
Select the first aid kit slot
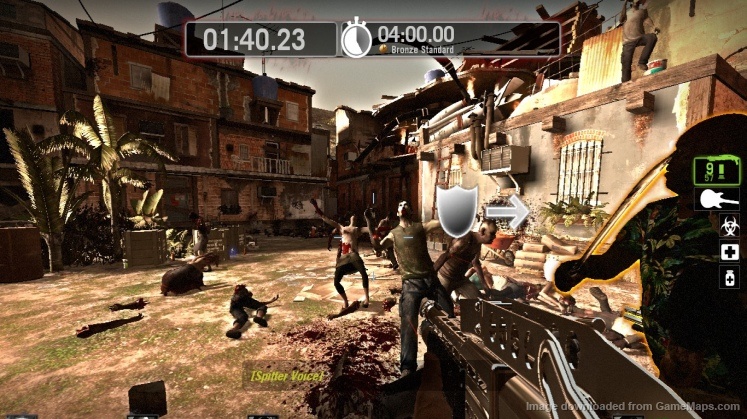[729, 250]
